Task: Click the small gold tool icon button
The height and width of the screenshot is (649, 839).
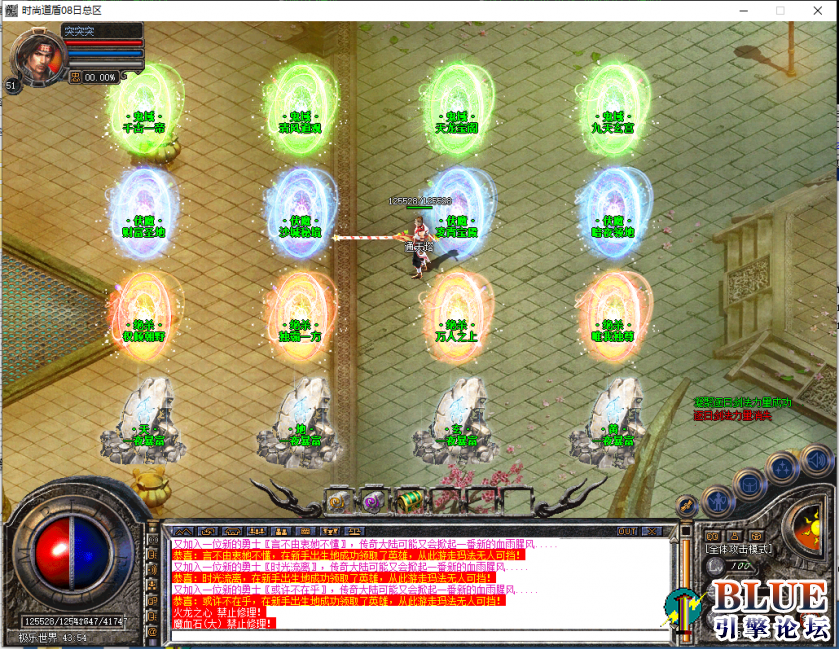Action: (x=687, y=506)
